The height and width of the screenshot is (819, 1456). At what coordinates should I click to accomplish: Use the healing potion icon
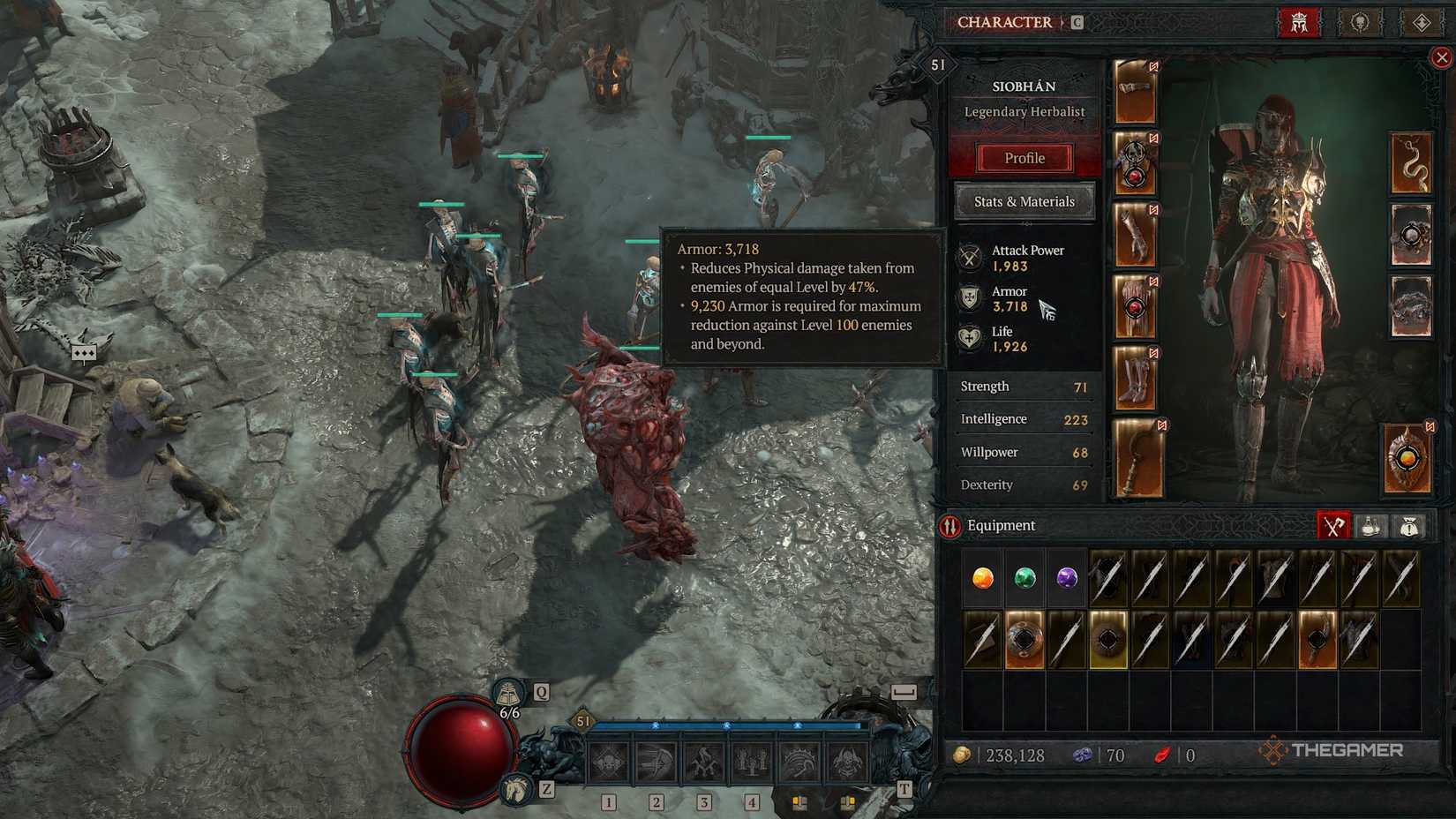[x=509, y=694]
